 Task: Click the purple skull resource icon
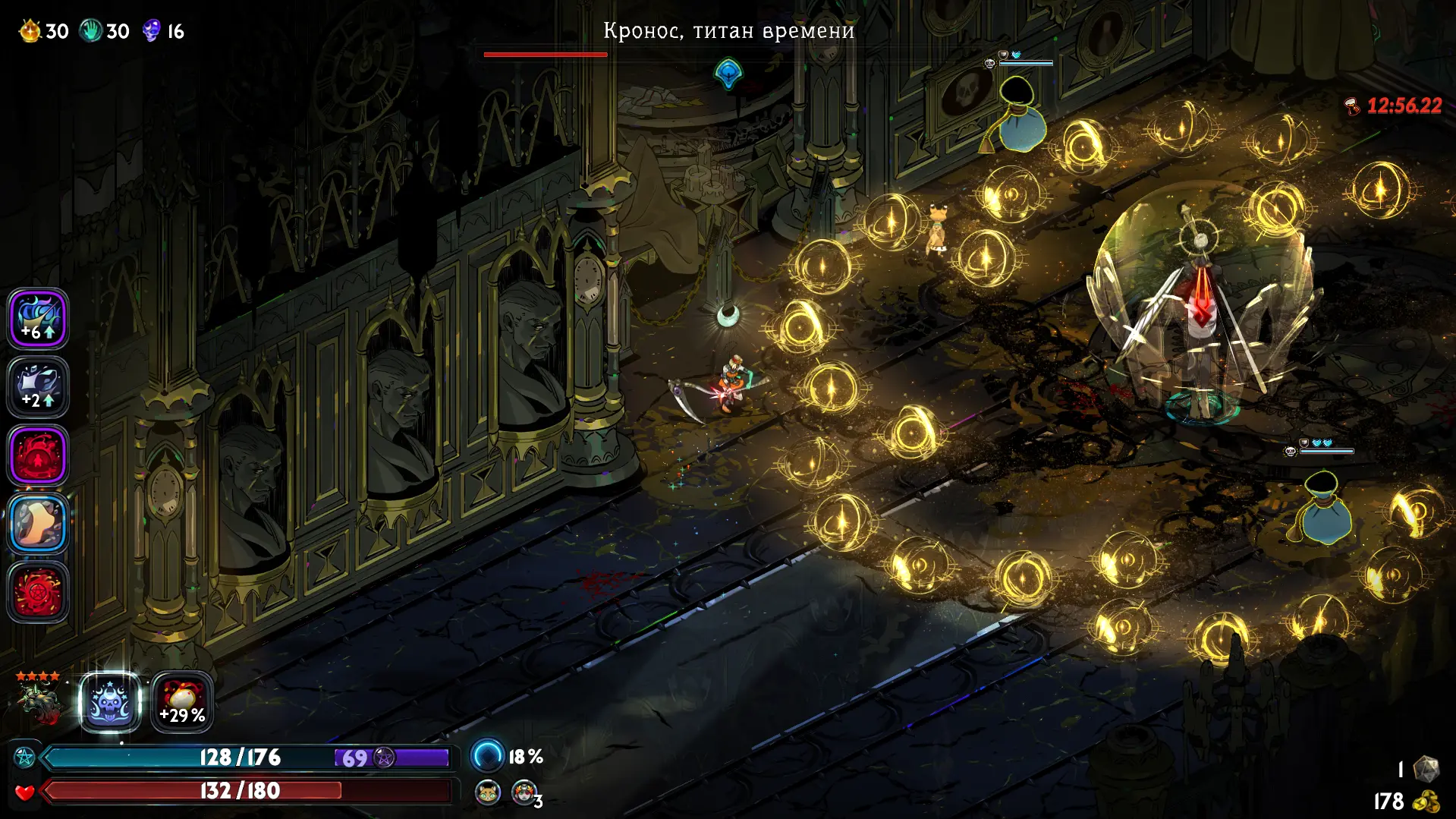pos(152,31)
